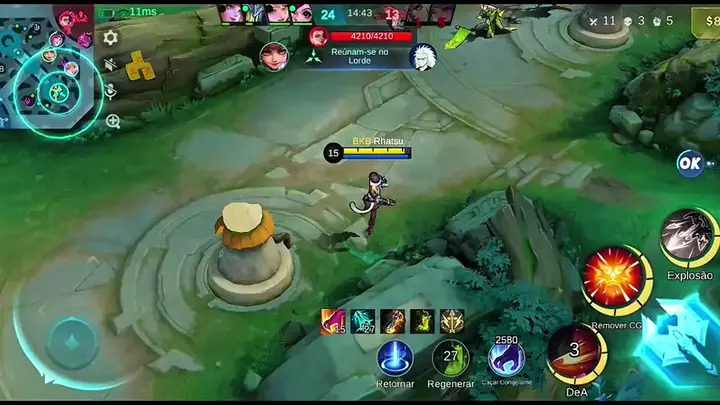Select the golden winged emblem equipment icon
Viewport: 720px width, 405px height.
coord(452,321)
